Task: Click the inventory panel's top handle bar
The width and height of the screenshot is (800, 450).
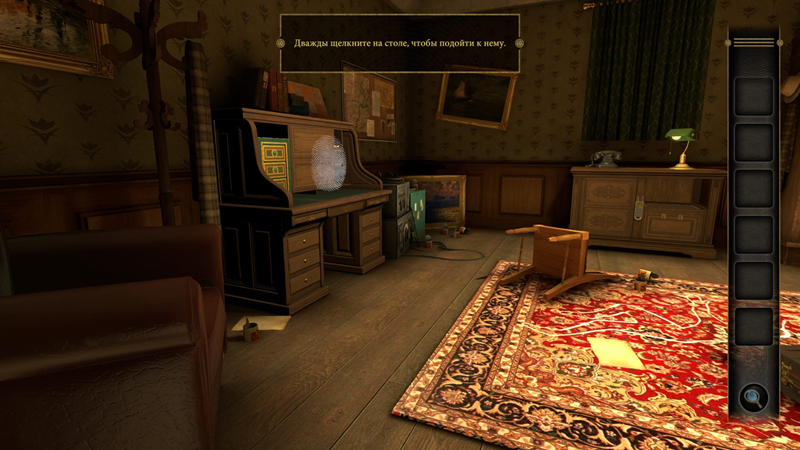Action: [754, 43]
